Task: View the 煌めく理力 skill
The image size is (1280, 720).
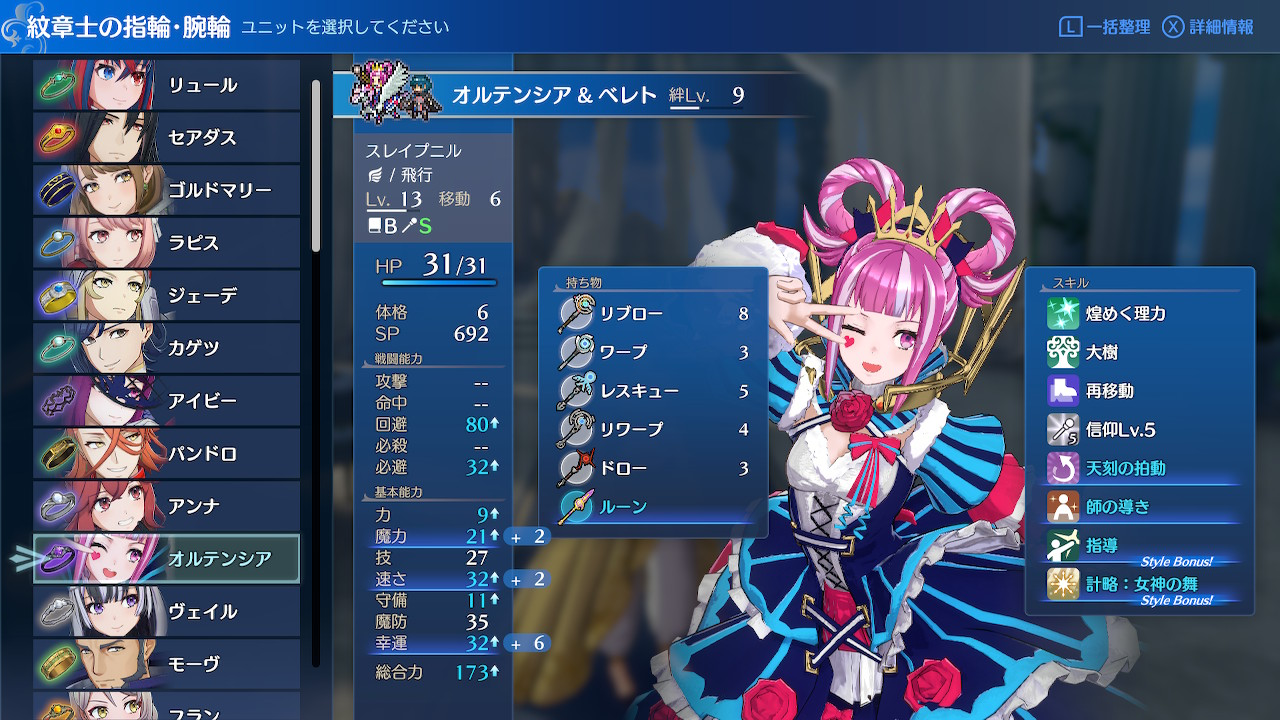Action: pyautogui.click(x=1139, y=314)
